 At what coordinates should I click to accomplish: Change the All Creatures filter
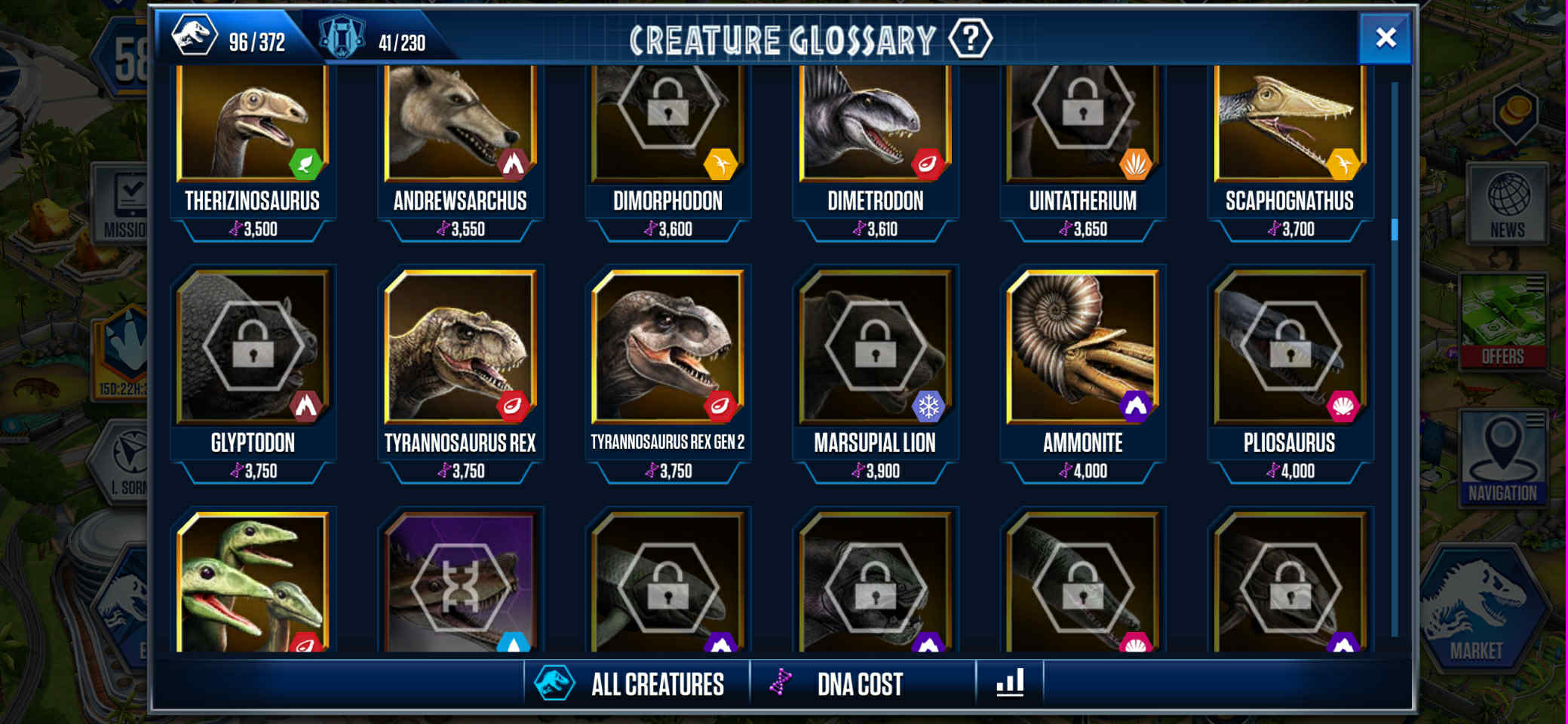(x=636, y=684)
